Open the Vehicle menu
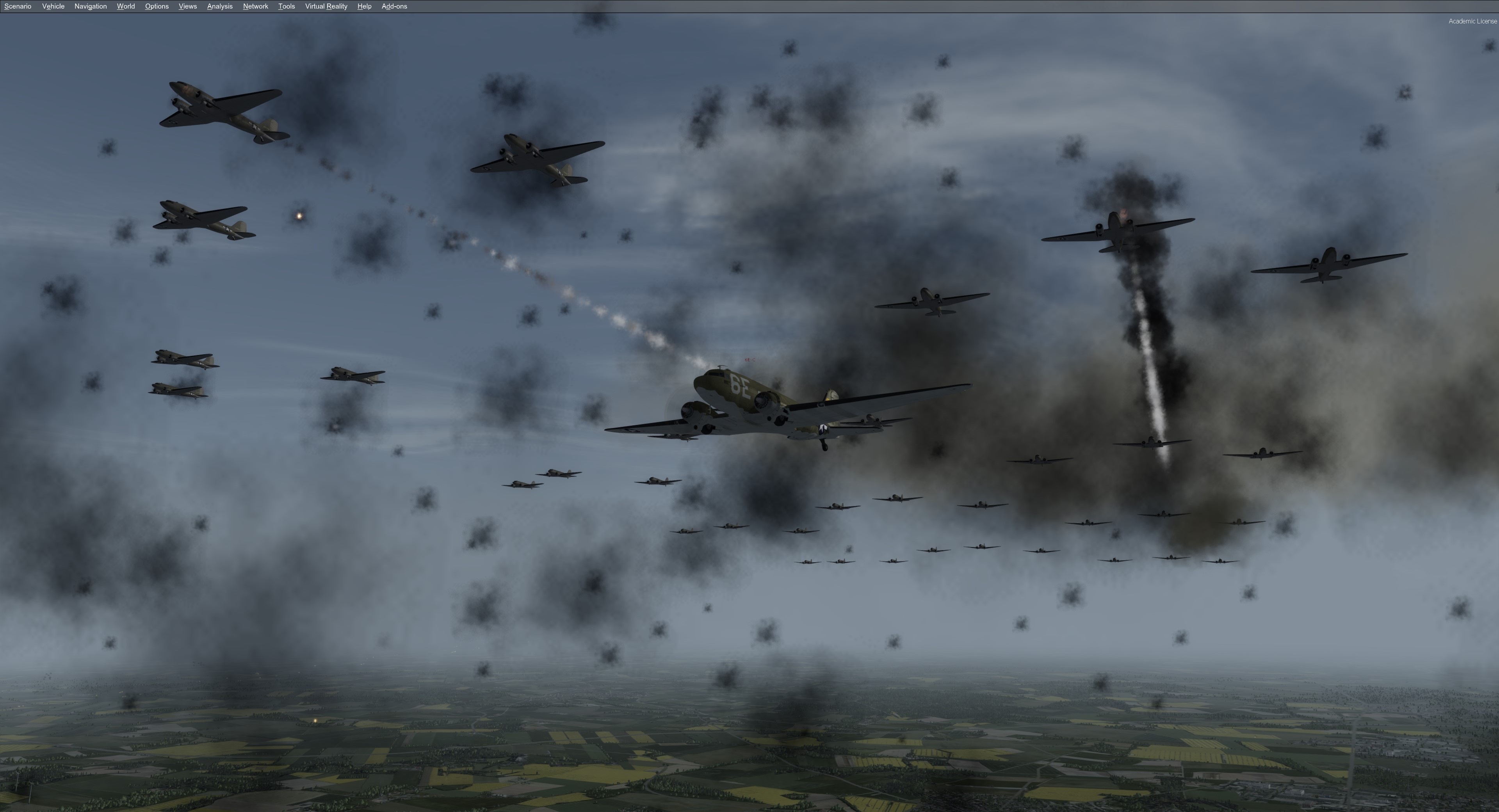 [x=53, y=6]
